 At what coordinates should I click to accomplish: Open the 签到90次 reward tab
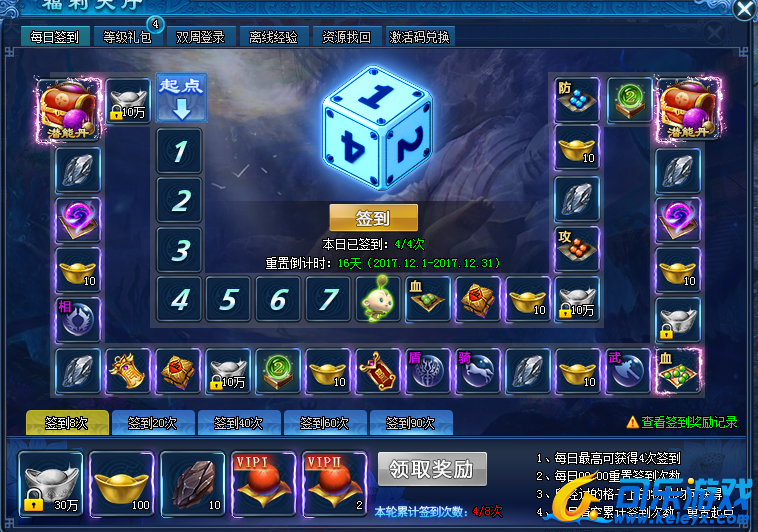(x=411, y=423)
